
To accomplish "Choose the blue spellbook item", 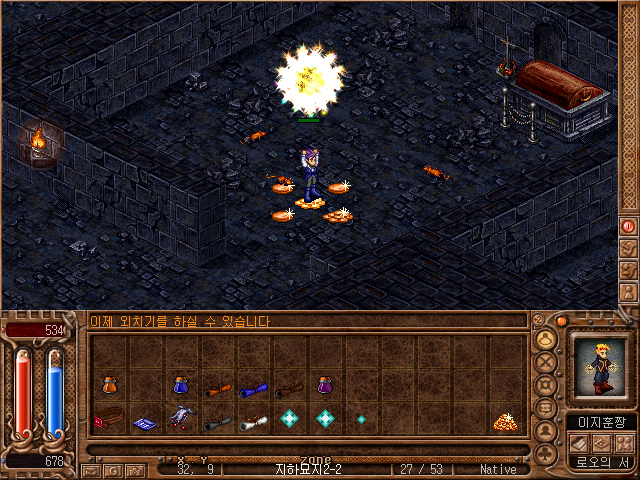I will coord(144,423).
